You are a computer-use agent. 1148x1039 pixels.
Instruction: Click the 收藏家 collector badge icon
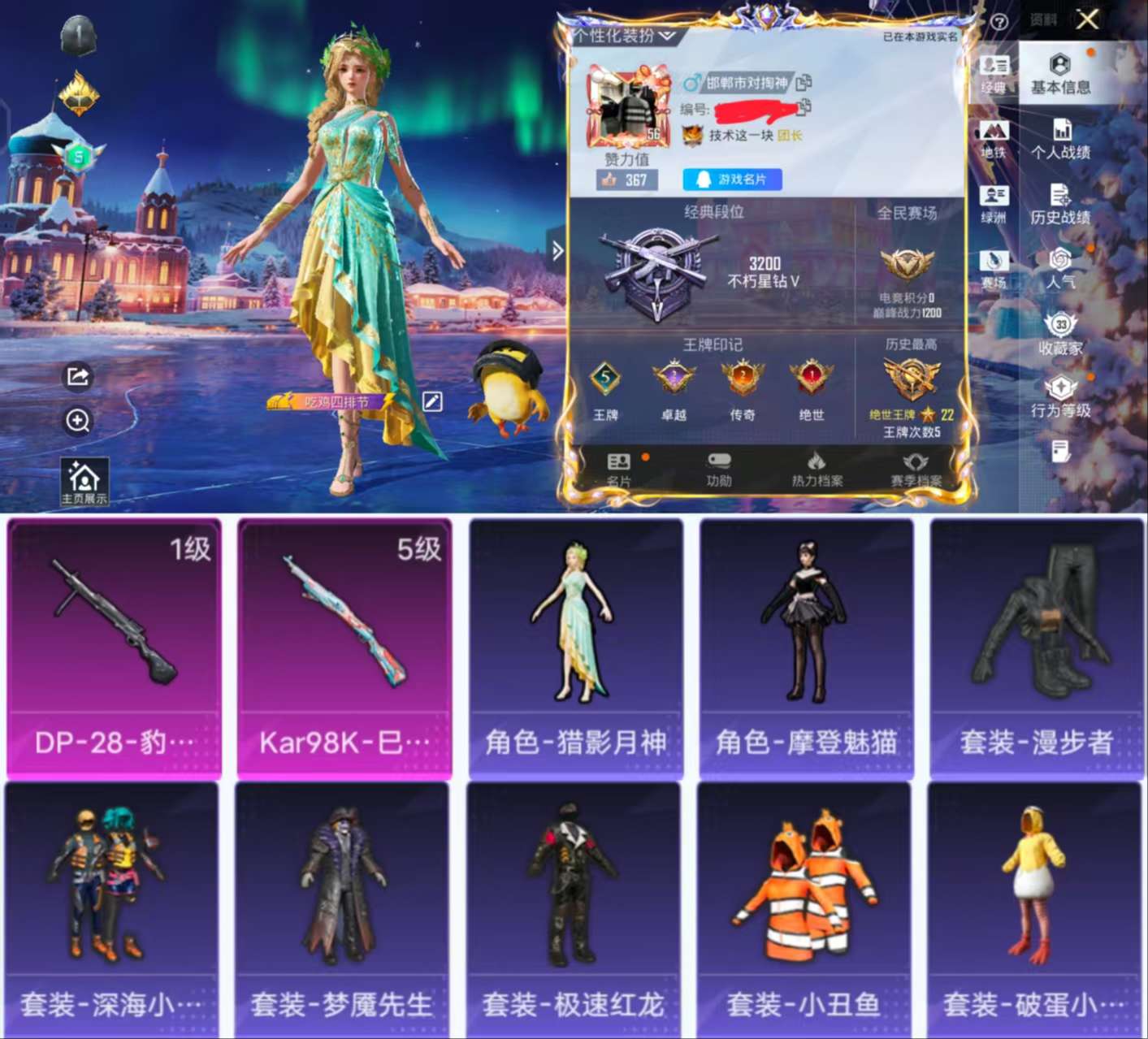(x=1060, y=333)
